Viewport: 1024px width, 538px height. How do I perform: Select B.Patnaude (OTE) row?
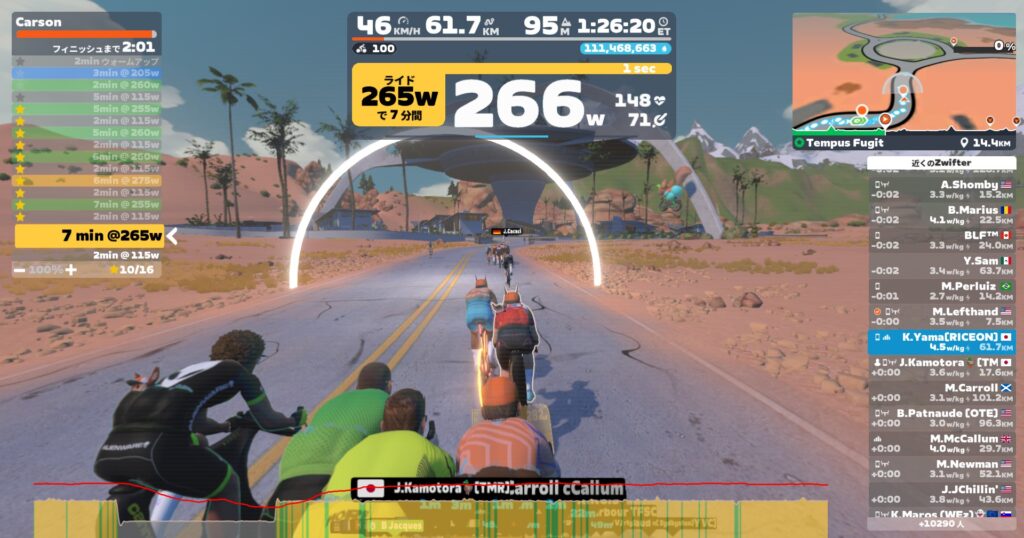[x=941, y=418]
